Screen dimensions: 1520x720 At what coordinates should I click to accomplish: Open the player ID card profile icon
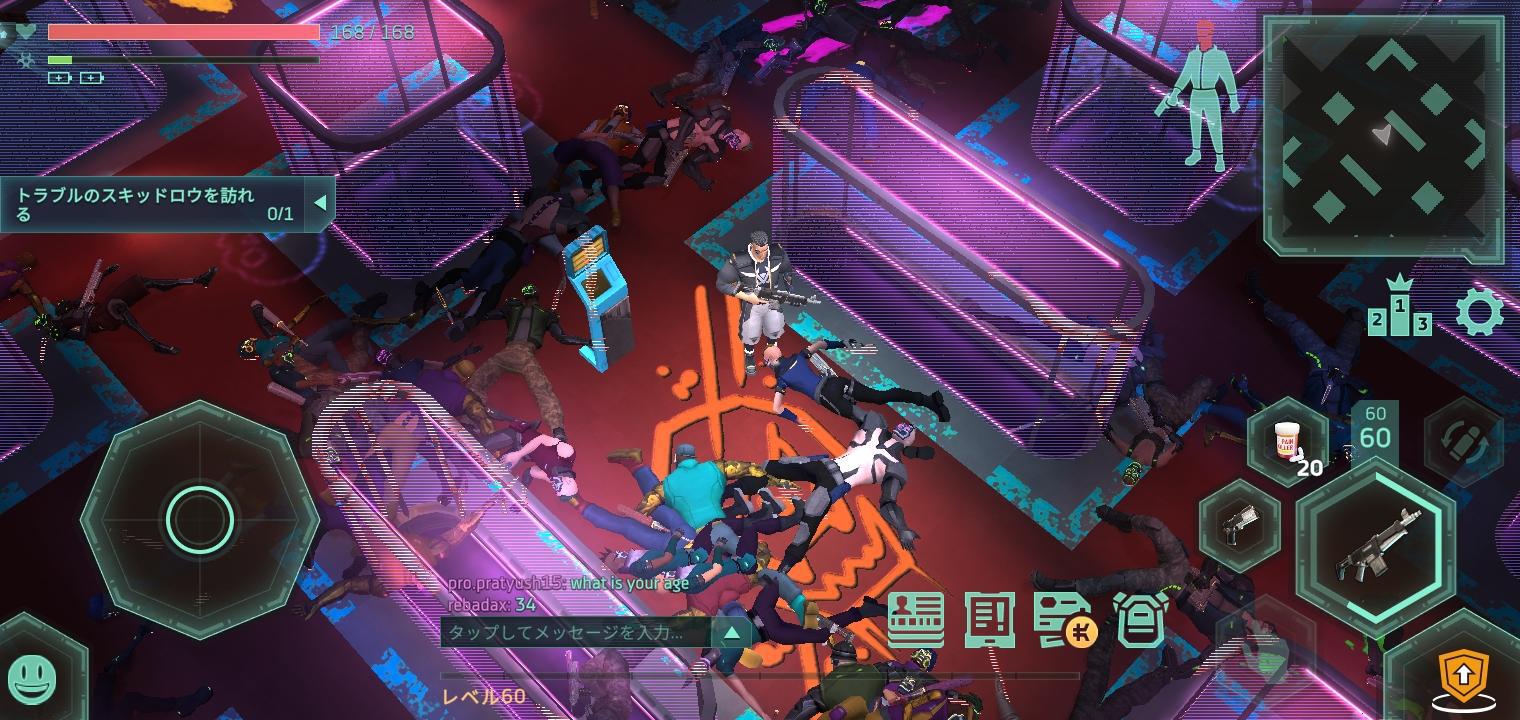pos(916,618)
